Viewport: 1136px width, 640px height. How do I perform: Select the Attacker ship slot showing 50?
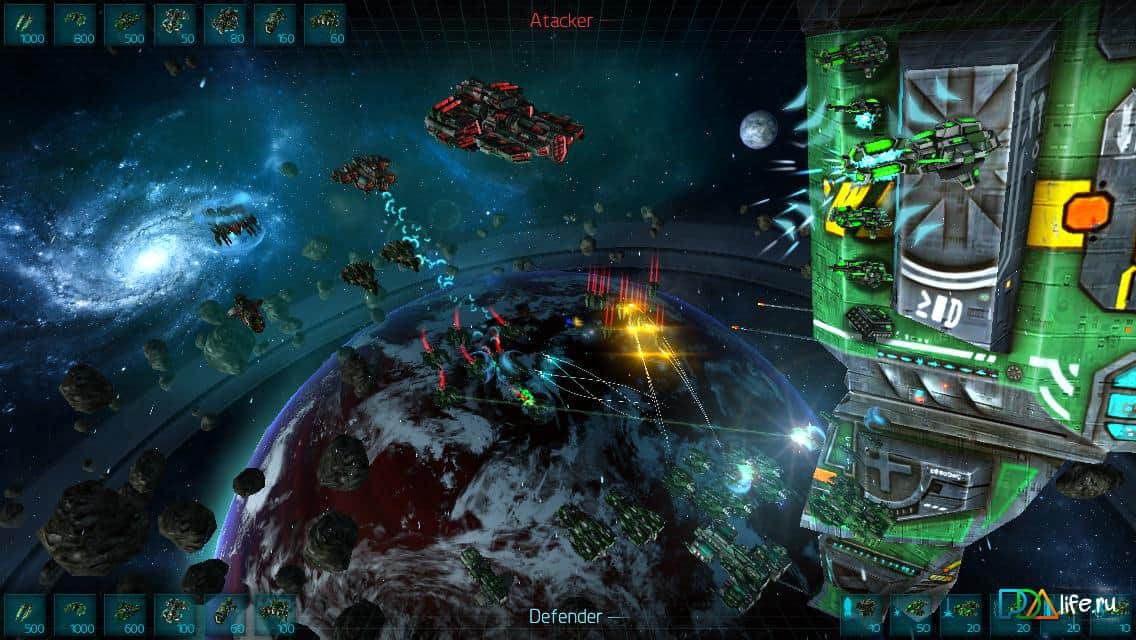(175, 24)
